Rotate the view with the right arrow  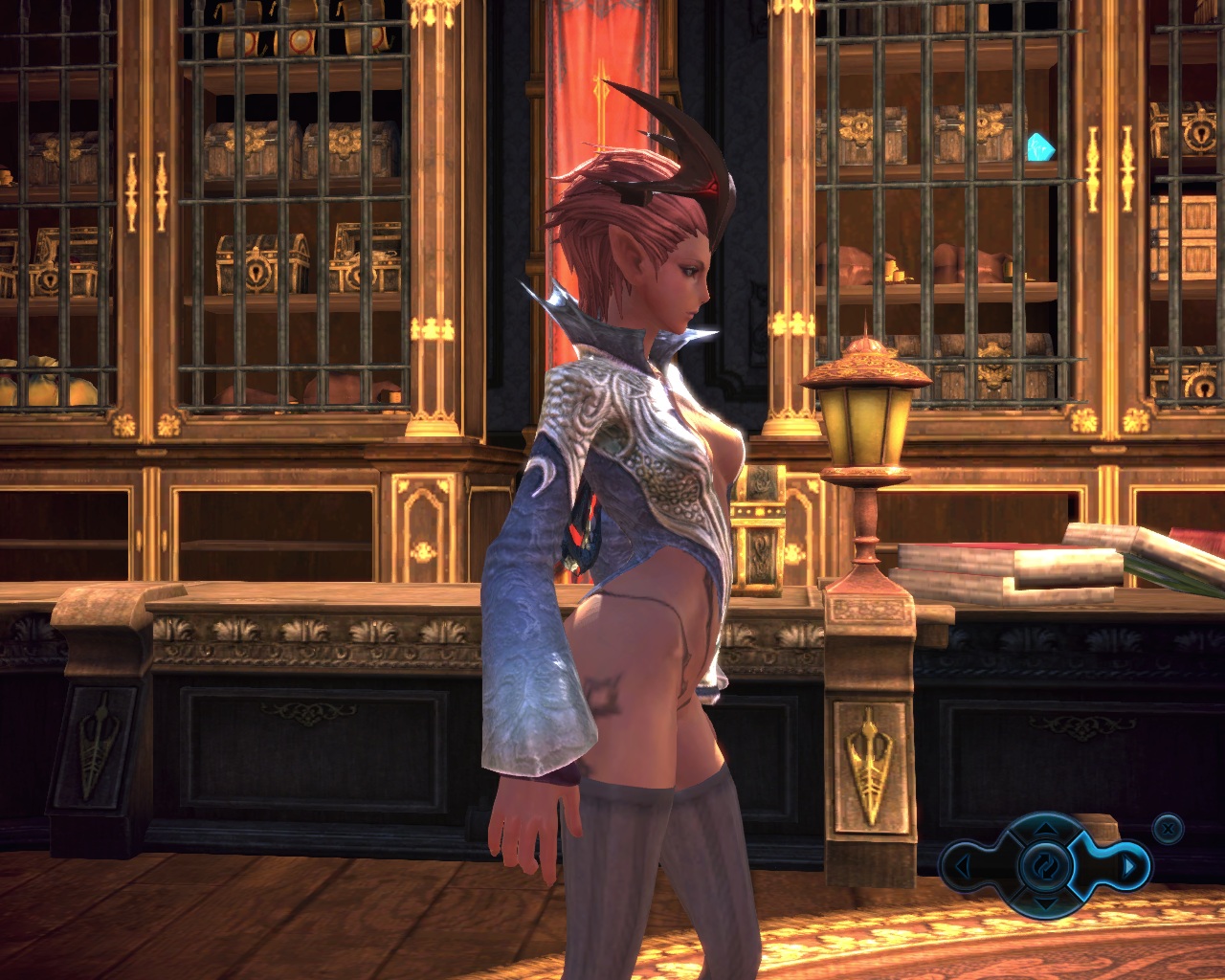click(1129, 867)
